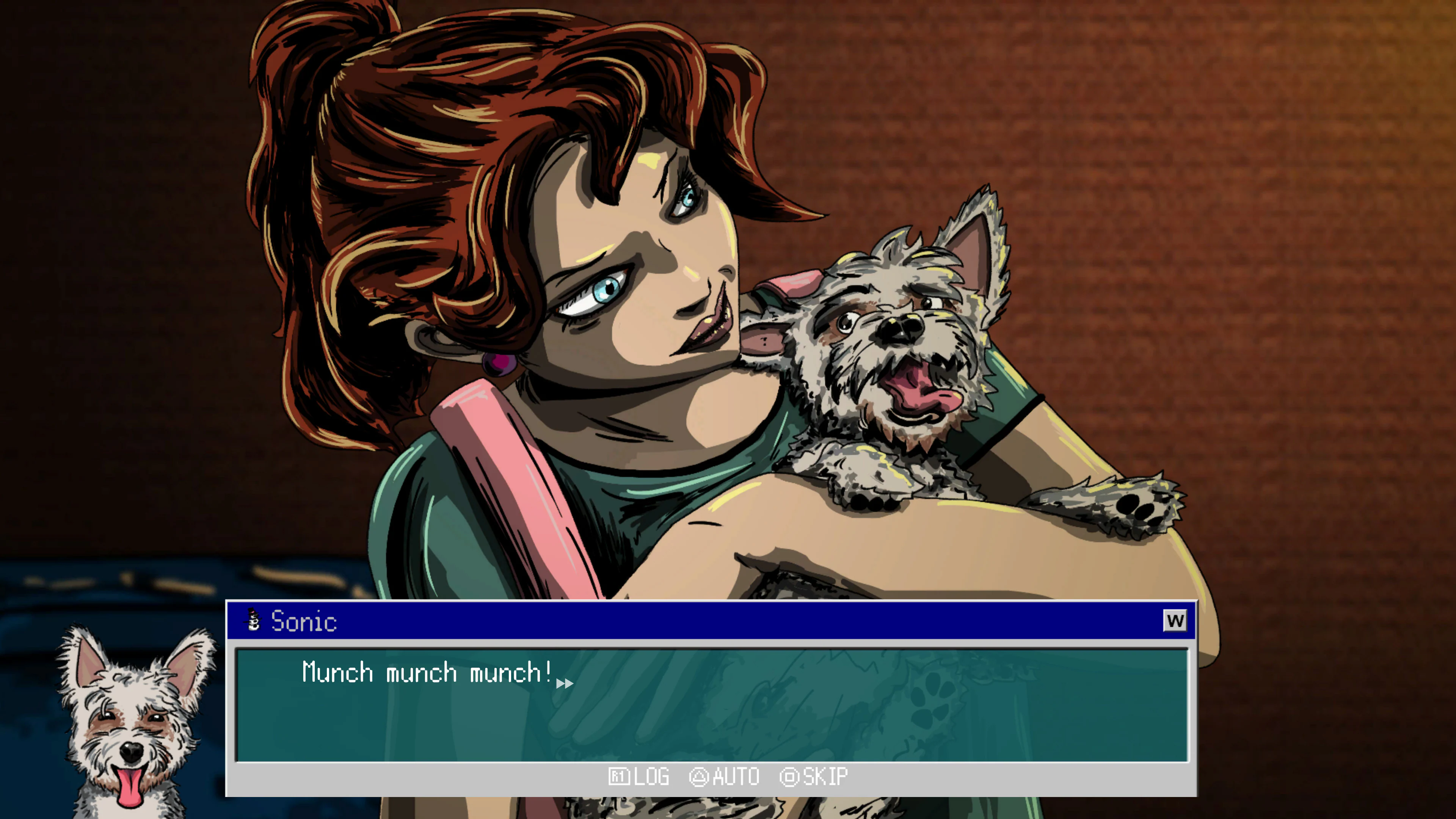Image resolution: width=1456 pixels, height=819 pixels.
Task: Click the double-arrow text advance indicator
Action: click(565, 683)
